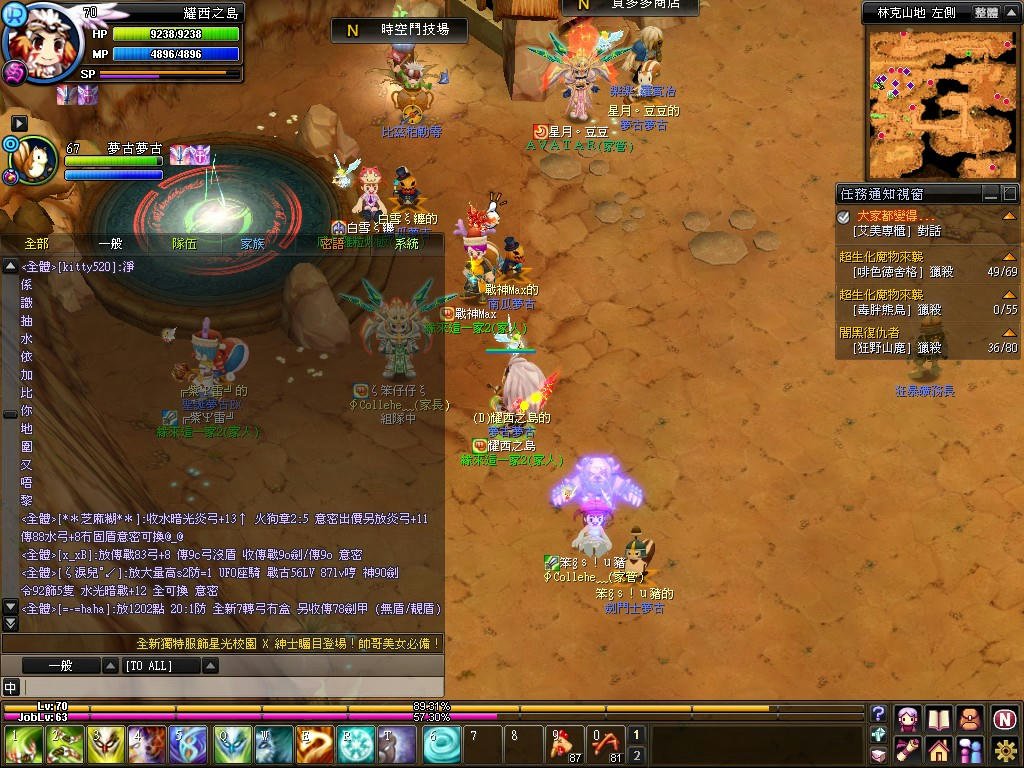Open the home house icon menu
Screen dimensions: 1024x768
938,749
